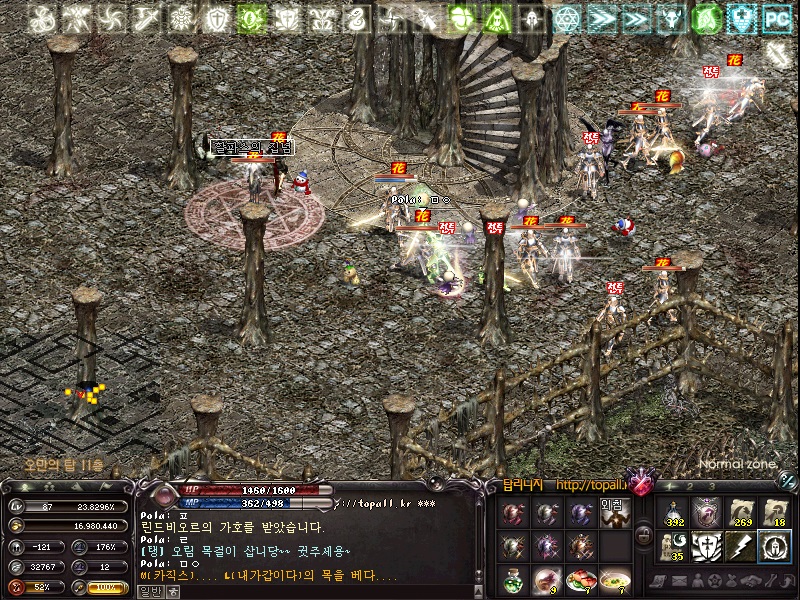The image size is (800, 600).
Task: Activate the lightning bolt skill
Action: point(739,546)
